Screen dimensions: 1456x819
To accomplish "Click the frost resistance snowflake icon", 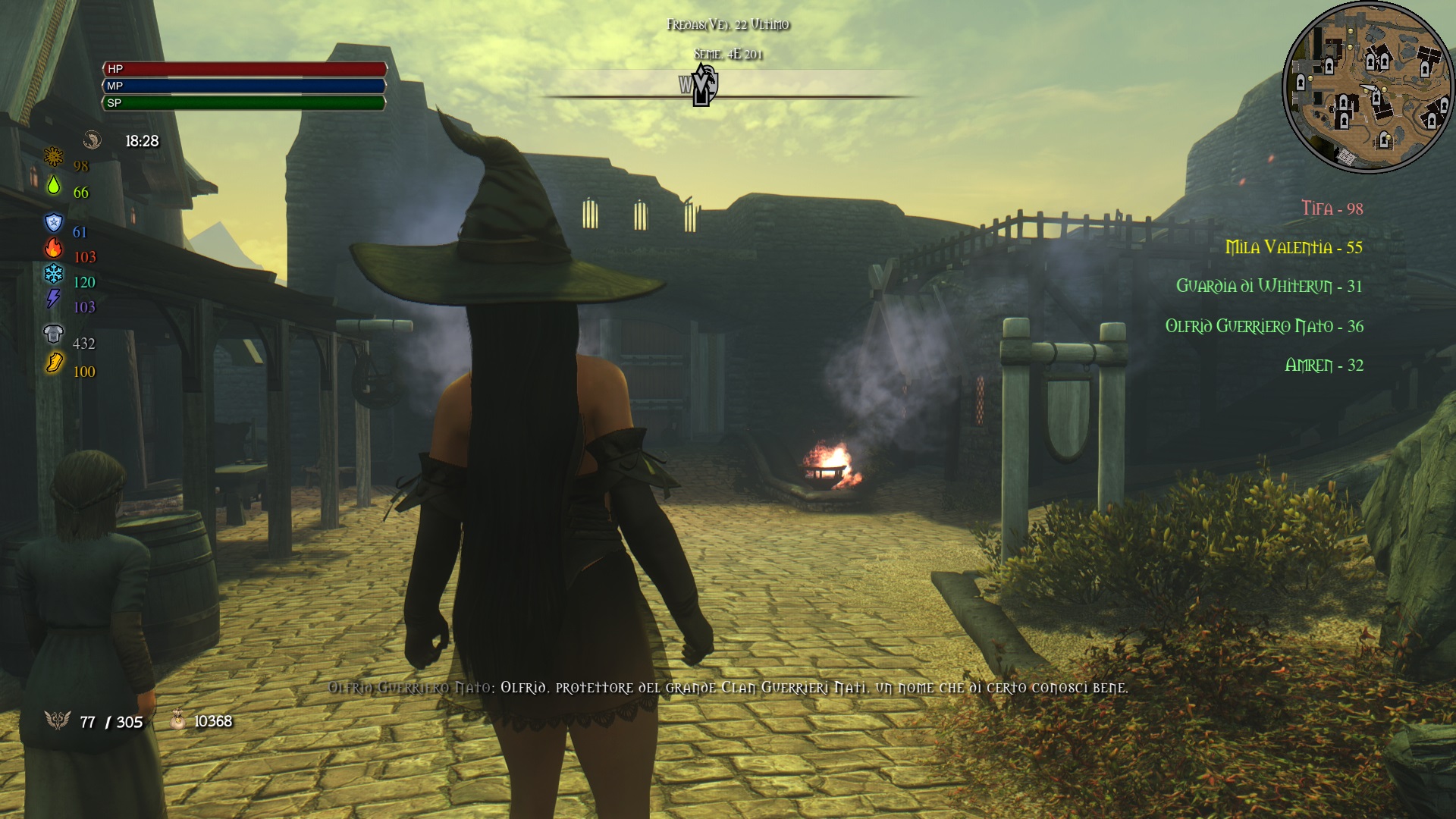I will (52, 275).
